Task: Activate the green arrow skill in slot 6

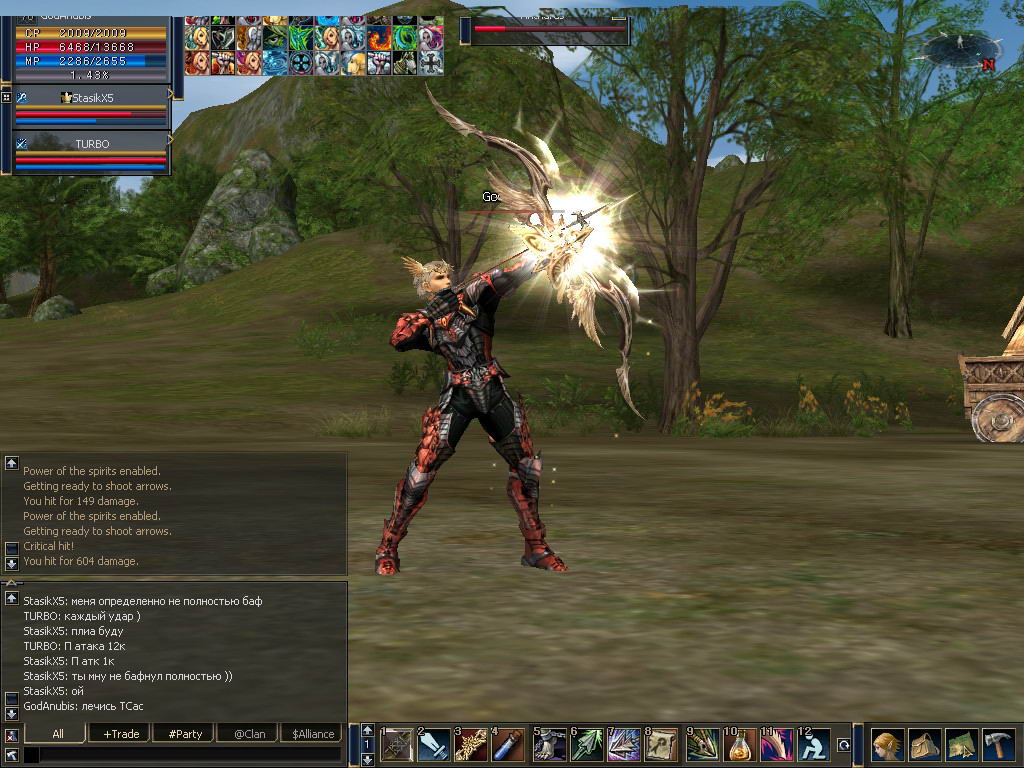Action: click(x=587, y=745)
